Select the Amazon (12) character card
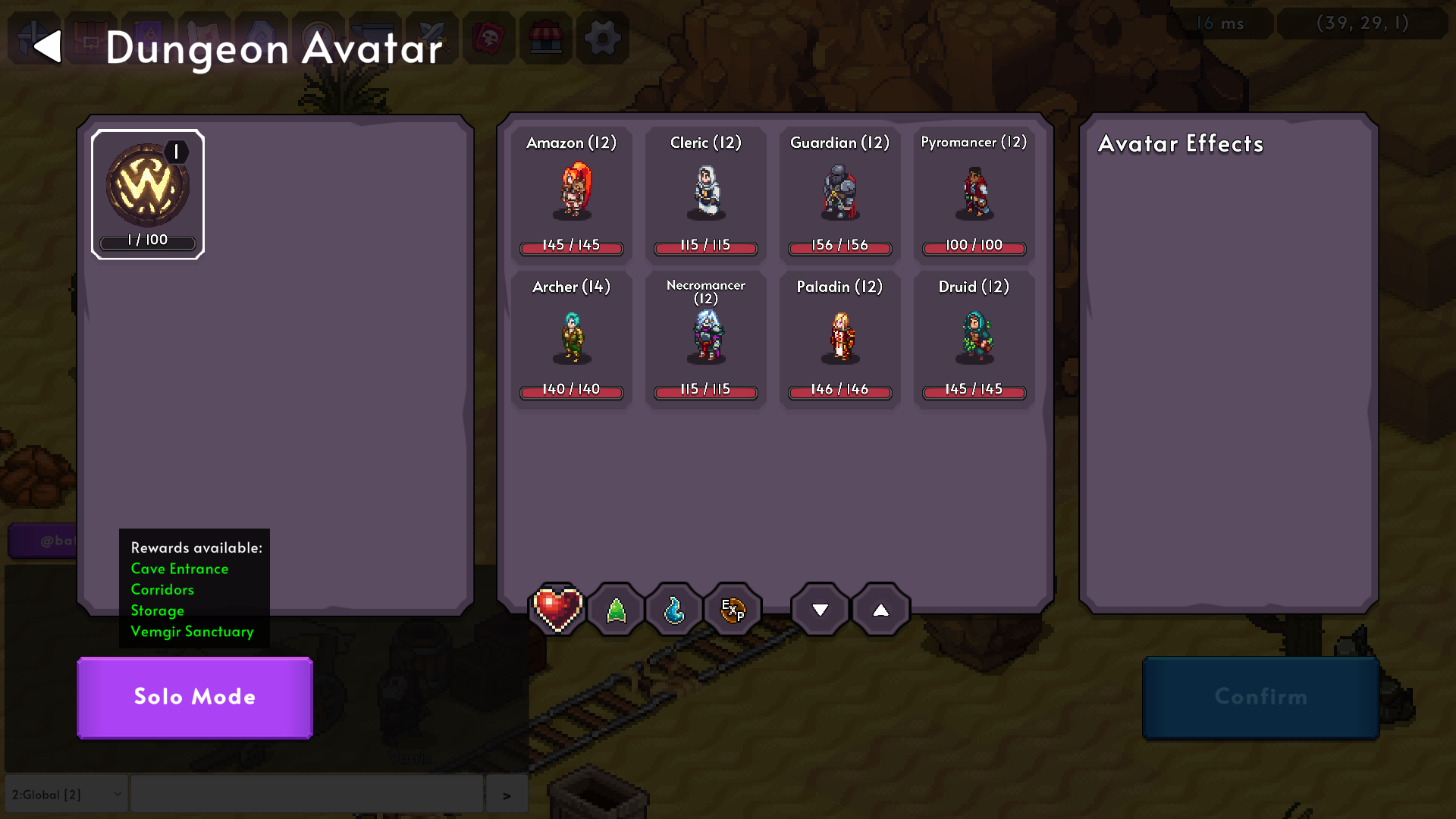 (x=571, y=193)
